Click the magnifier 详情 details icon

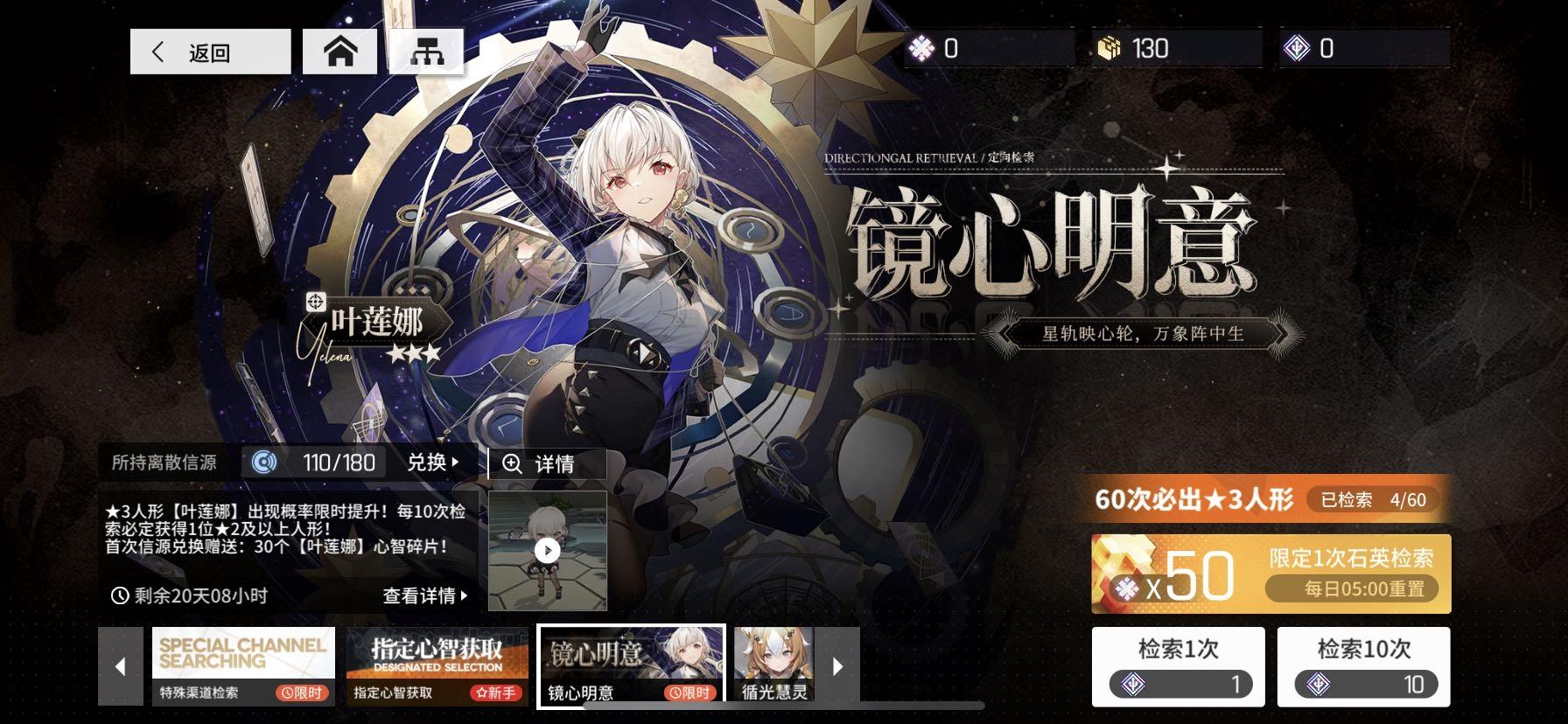(511, 463)
